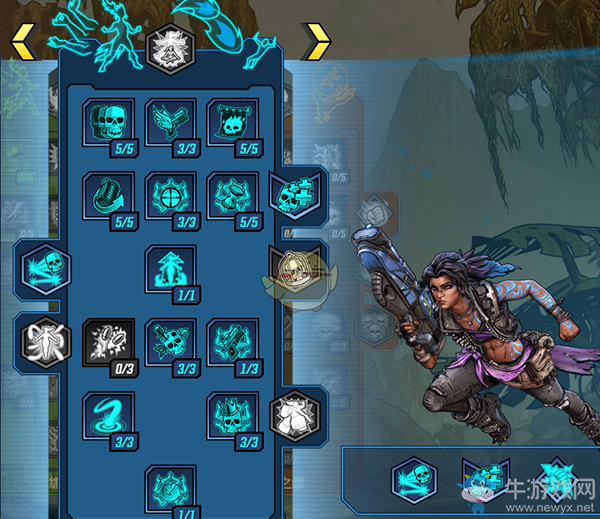Switch to the next skill tree
Image resolution: width=600 pixels, height=519 pixels.
tap(316, 41)
